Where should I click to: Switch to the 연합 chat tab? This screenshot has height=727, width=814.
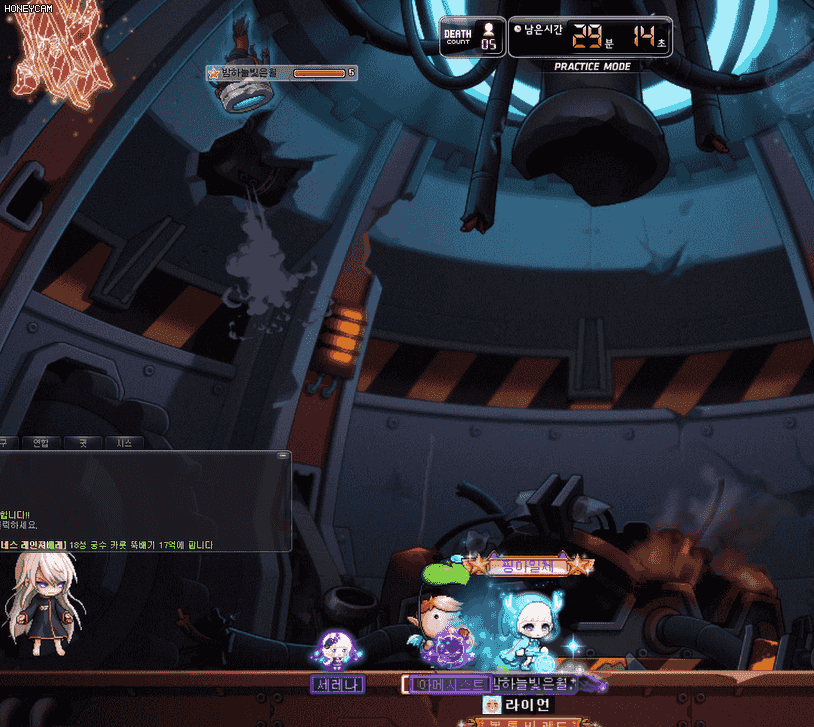pyautogui.click(x=41, y=442)
